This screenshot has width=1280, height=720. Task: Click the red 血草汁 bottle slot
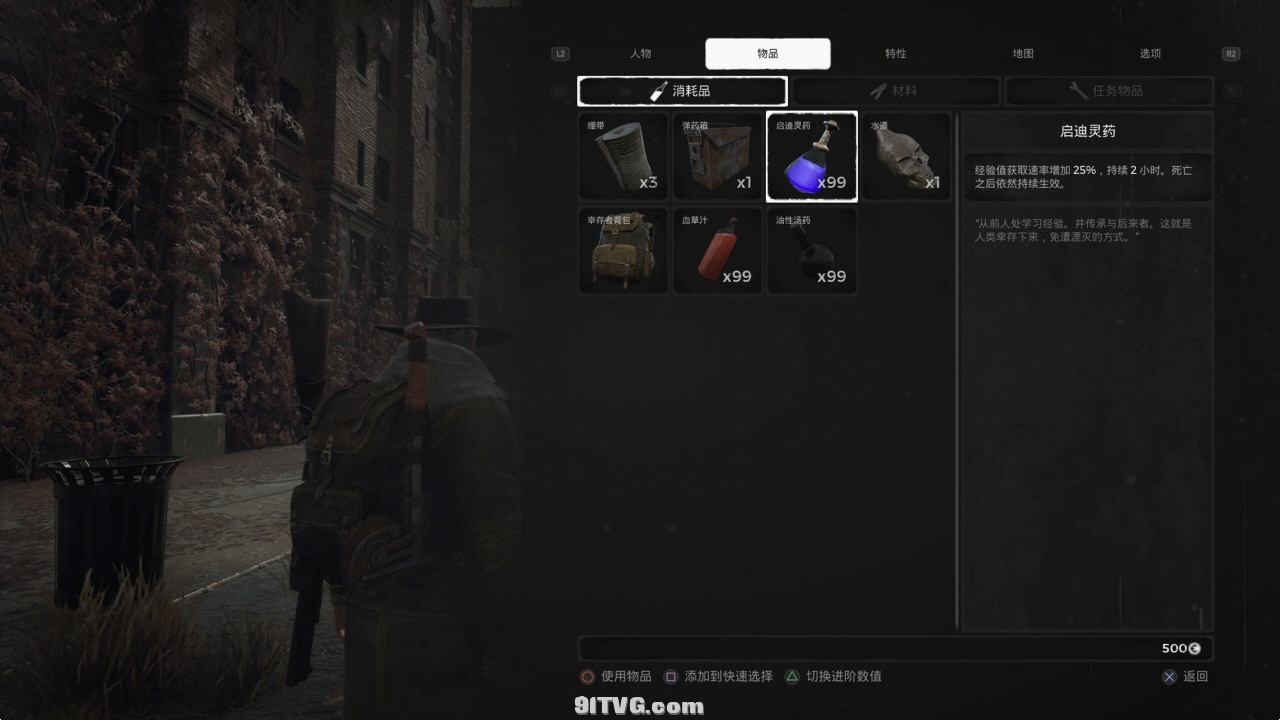coord(717,251)
